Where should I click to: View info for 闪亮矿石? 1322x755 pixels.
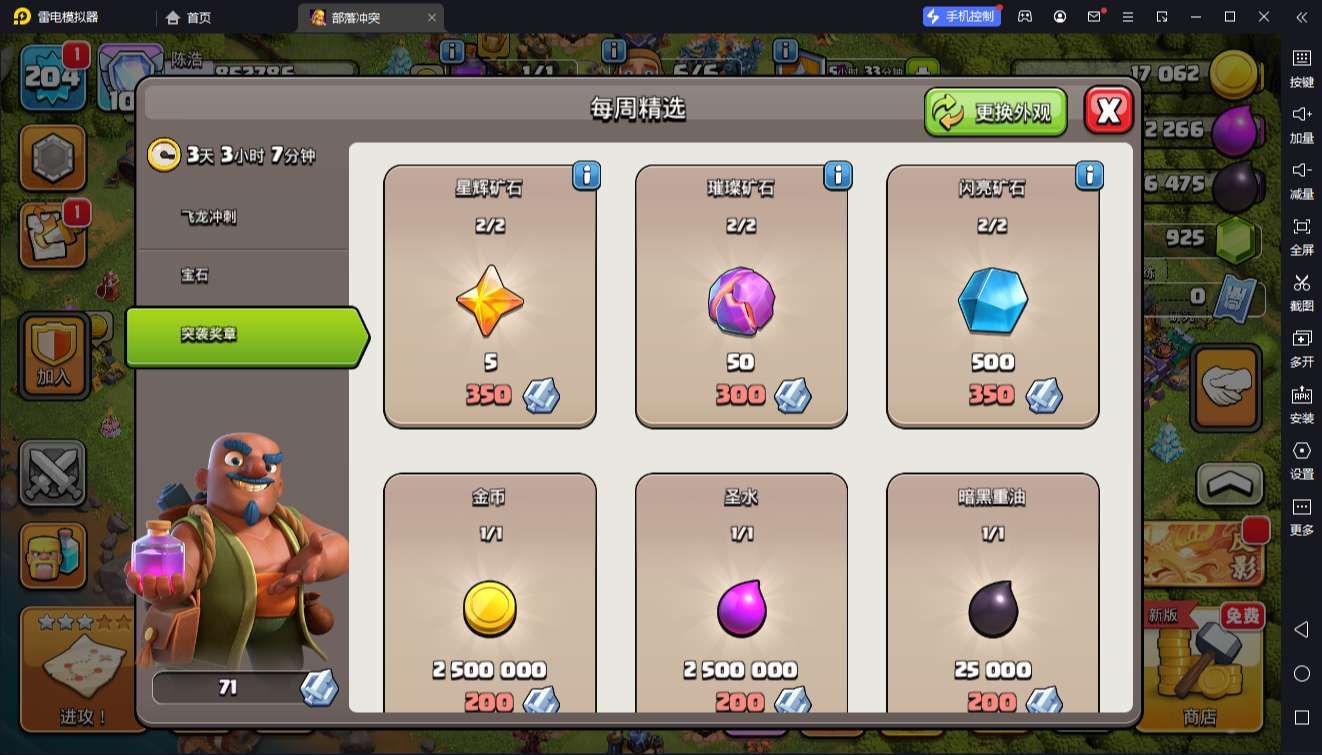click(x=1088, y=176)
